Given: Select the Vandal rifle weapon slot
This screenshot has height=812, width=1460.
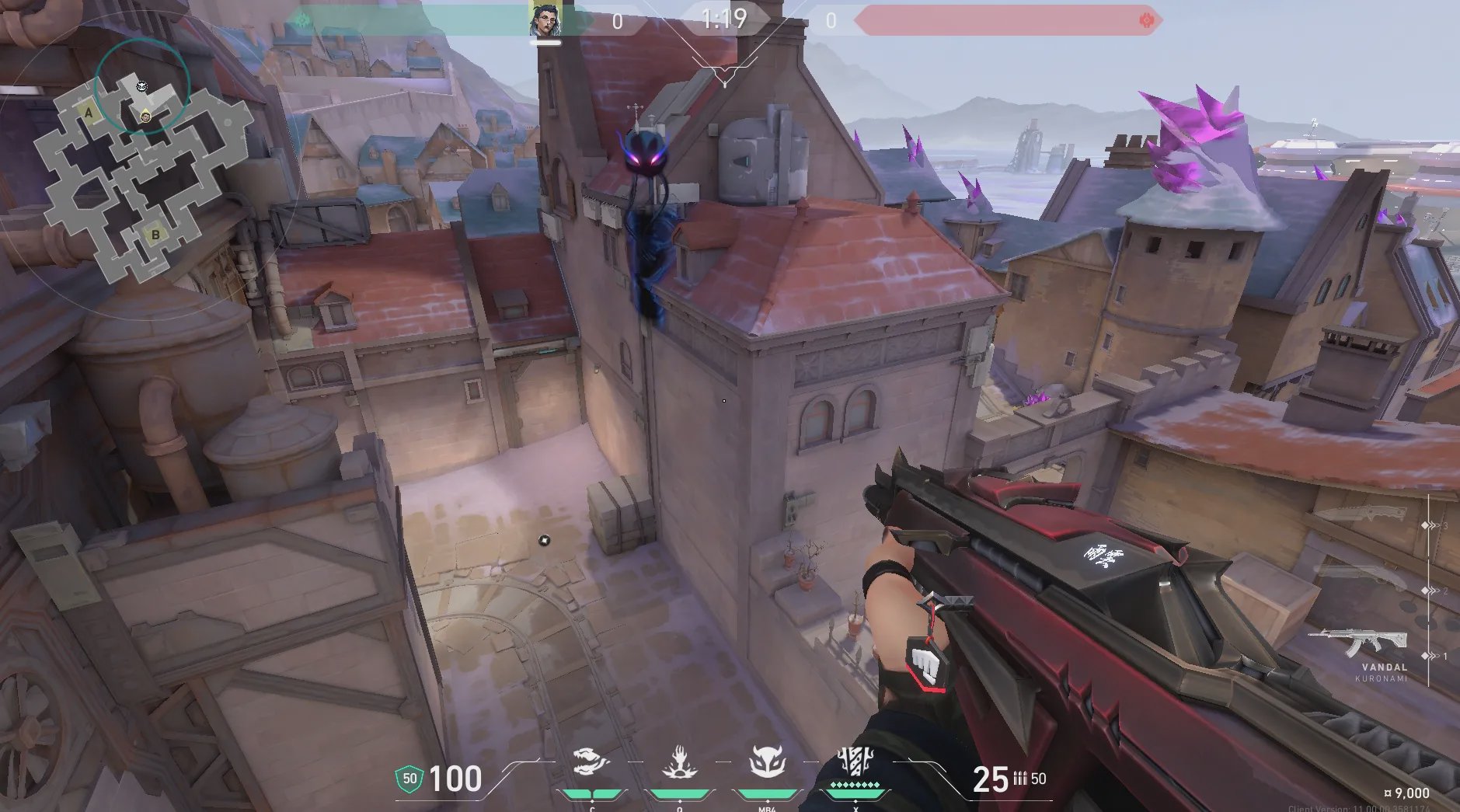Looking at the screenshot, I should pos(1357,642).
